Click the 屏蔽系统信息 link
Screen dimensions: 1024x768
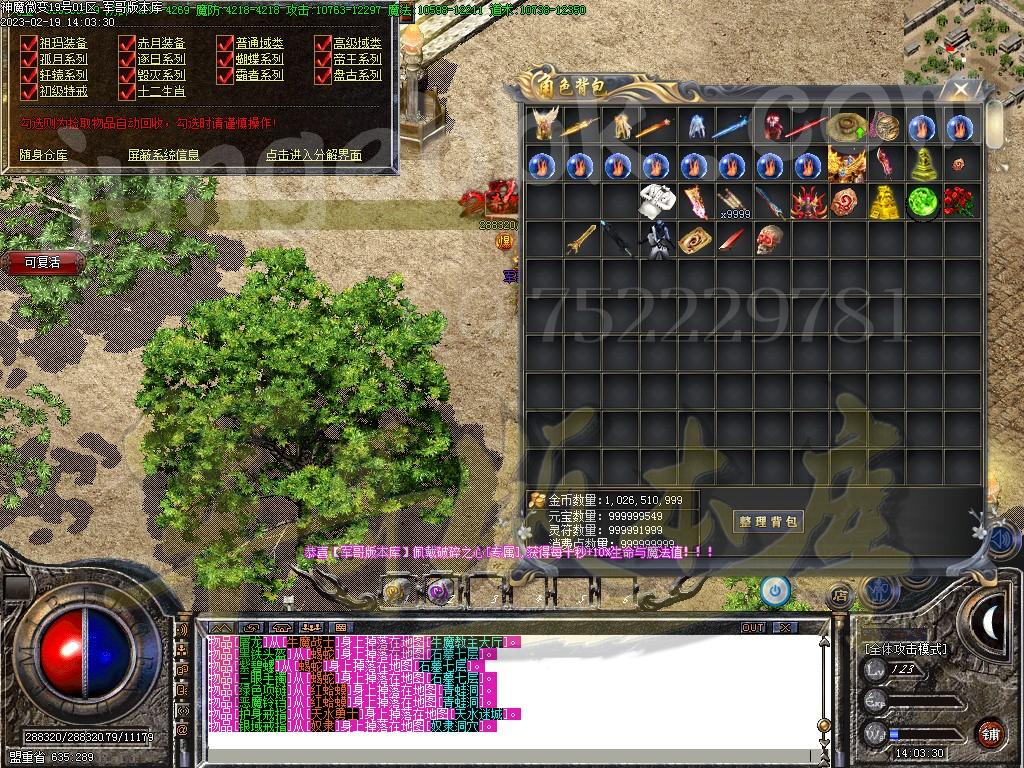(x=163, y=155)
